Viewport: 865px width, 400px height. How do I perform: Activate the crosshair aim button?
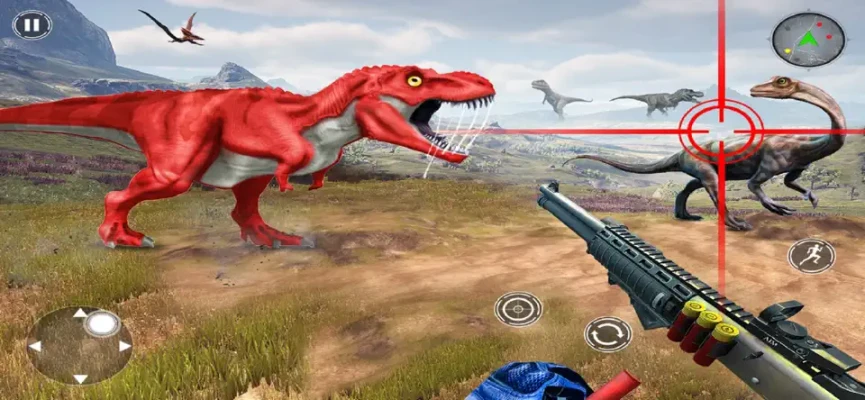(518, 309)
